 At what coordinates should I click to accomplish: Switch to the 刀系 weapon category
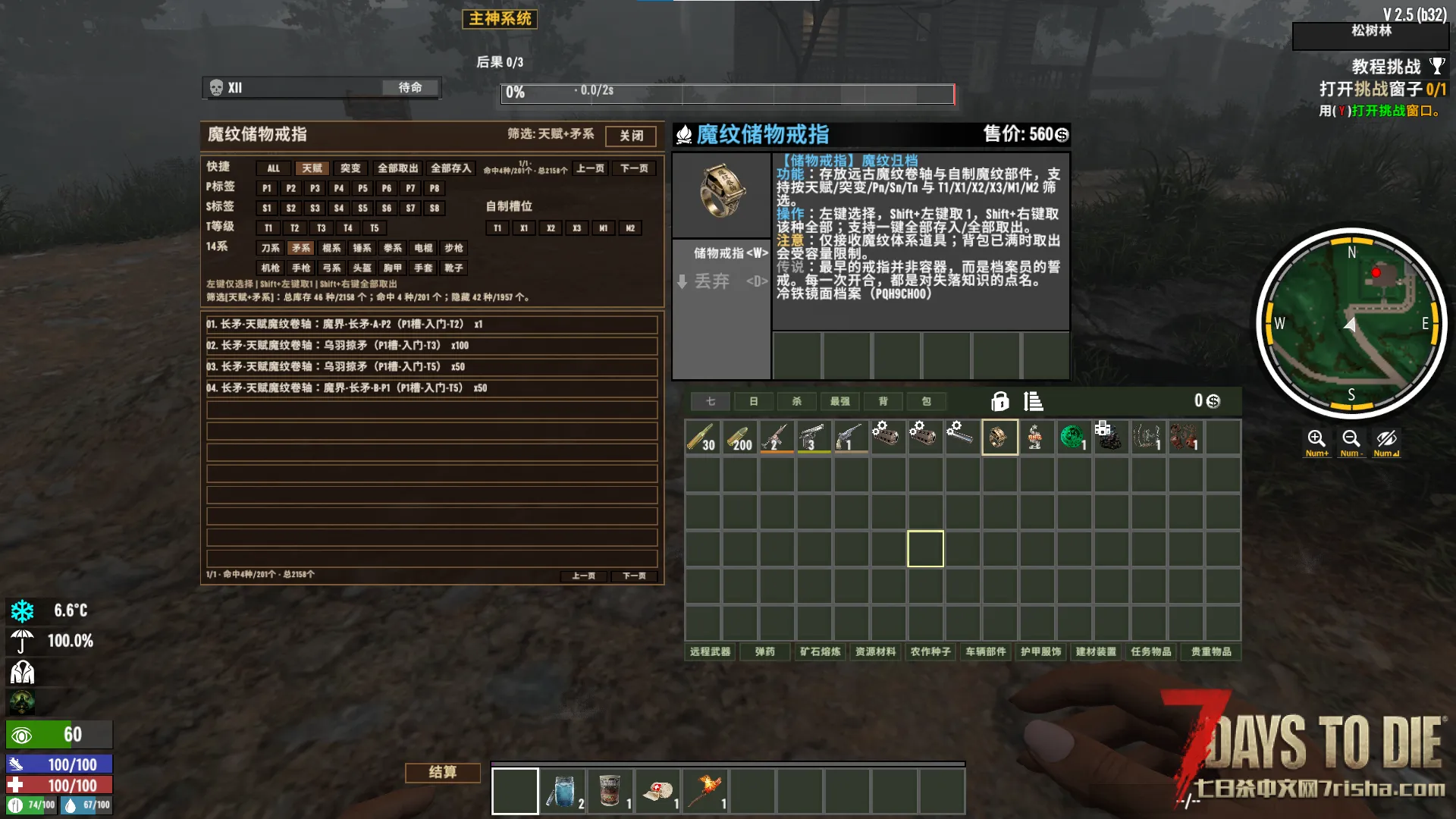[270, 248]
